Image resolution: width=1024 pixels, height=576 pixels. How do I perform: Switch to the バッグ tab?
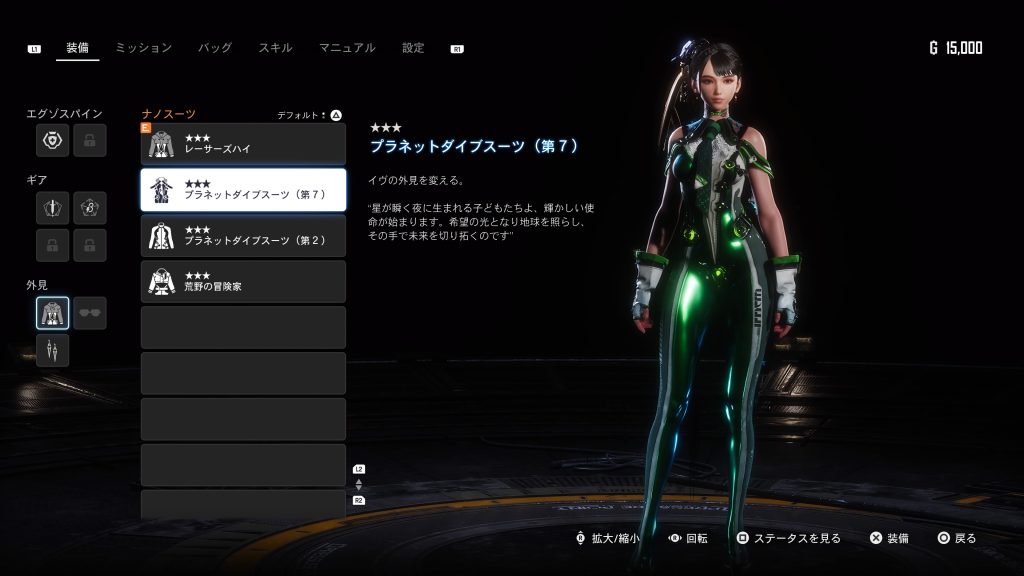coord(214,48)
